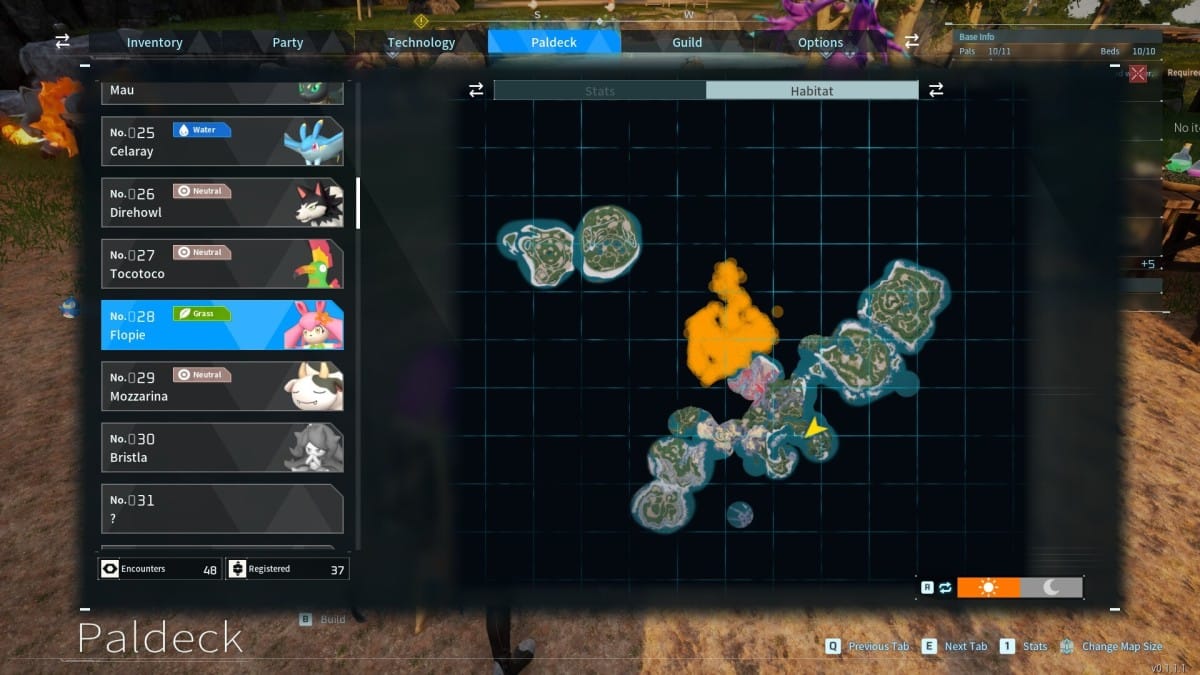Close the red X panel at top right
Screen dimensions: 1200x675
pyautogui.click(x=1138, y=73)
